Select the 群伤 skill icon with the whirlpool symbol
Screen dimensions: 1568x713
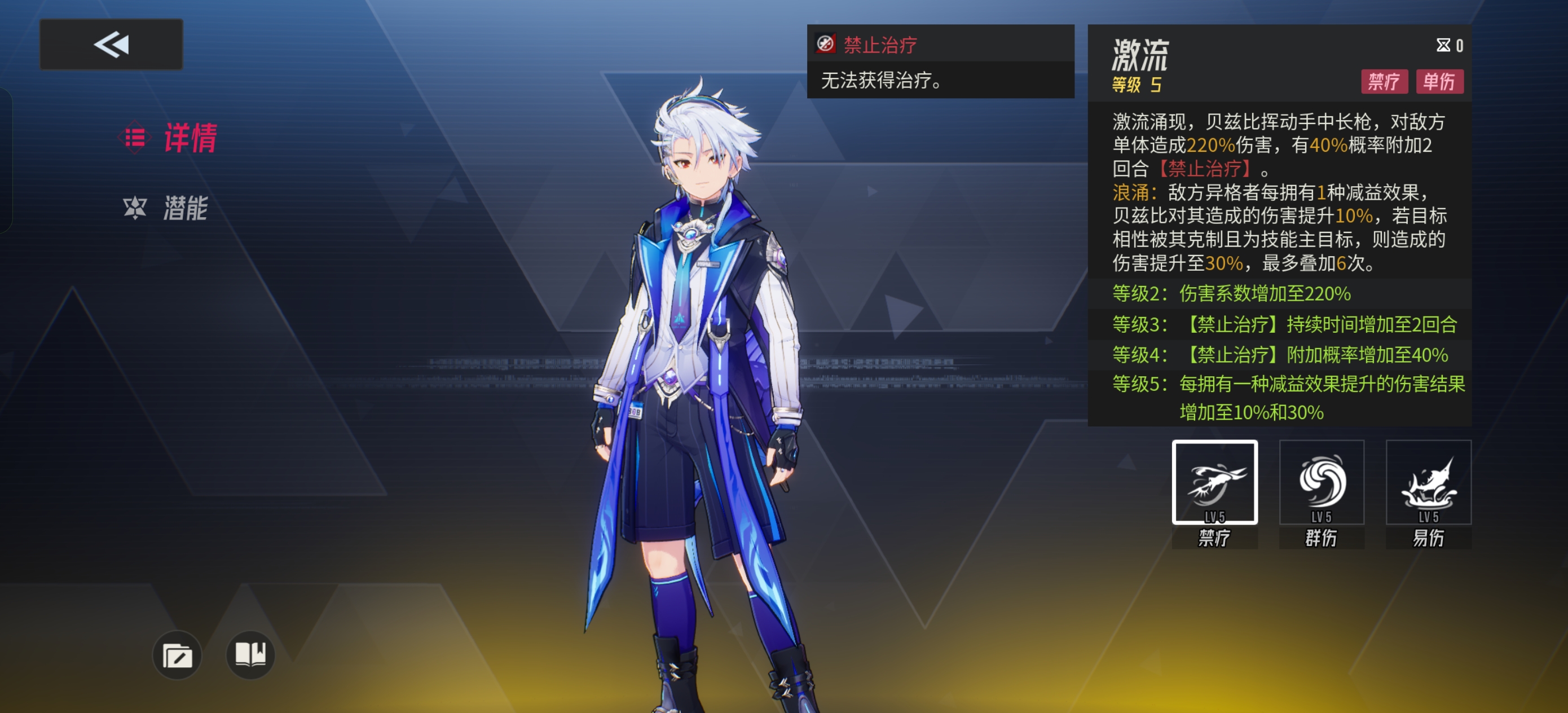point(1321,482)
